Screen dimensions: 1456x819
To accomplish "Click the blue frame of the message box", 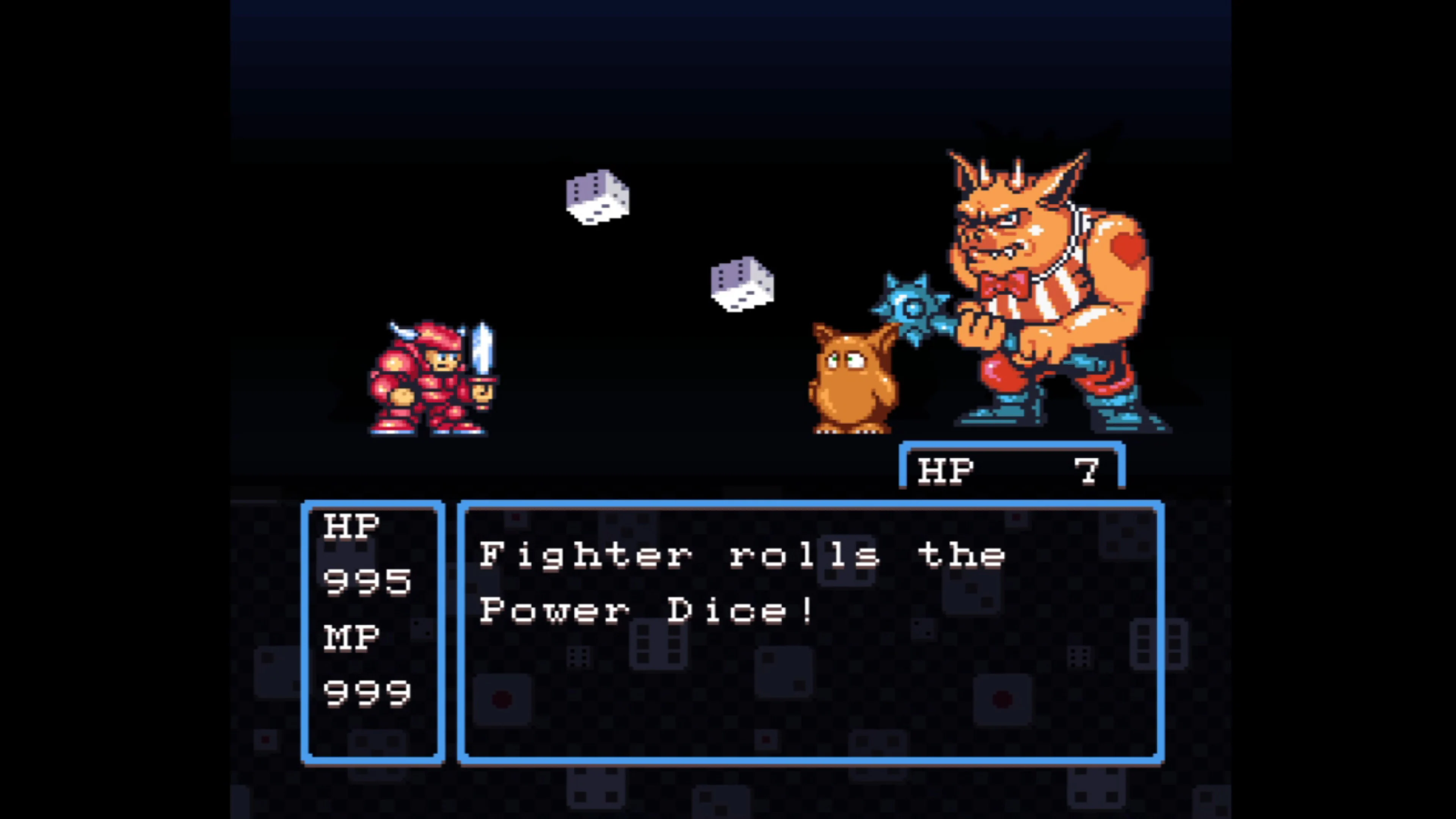I will [814, 503].
